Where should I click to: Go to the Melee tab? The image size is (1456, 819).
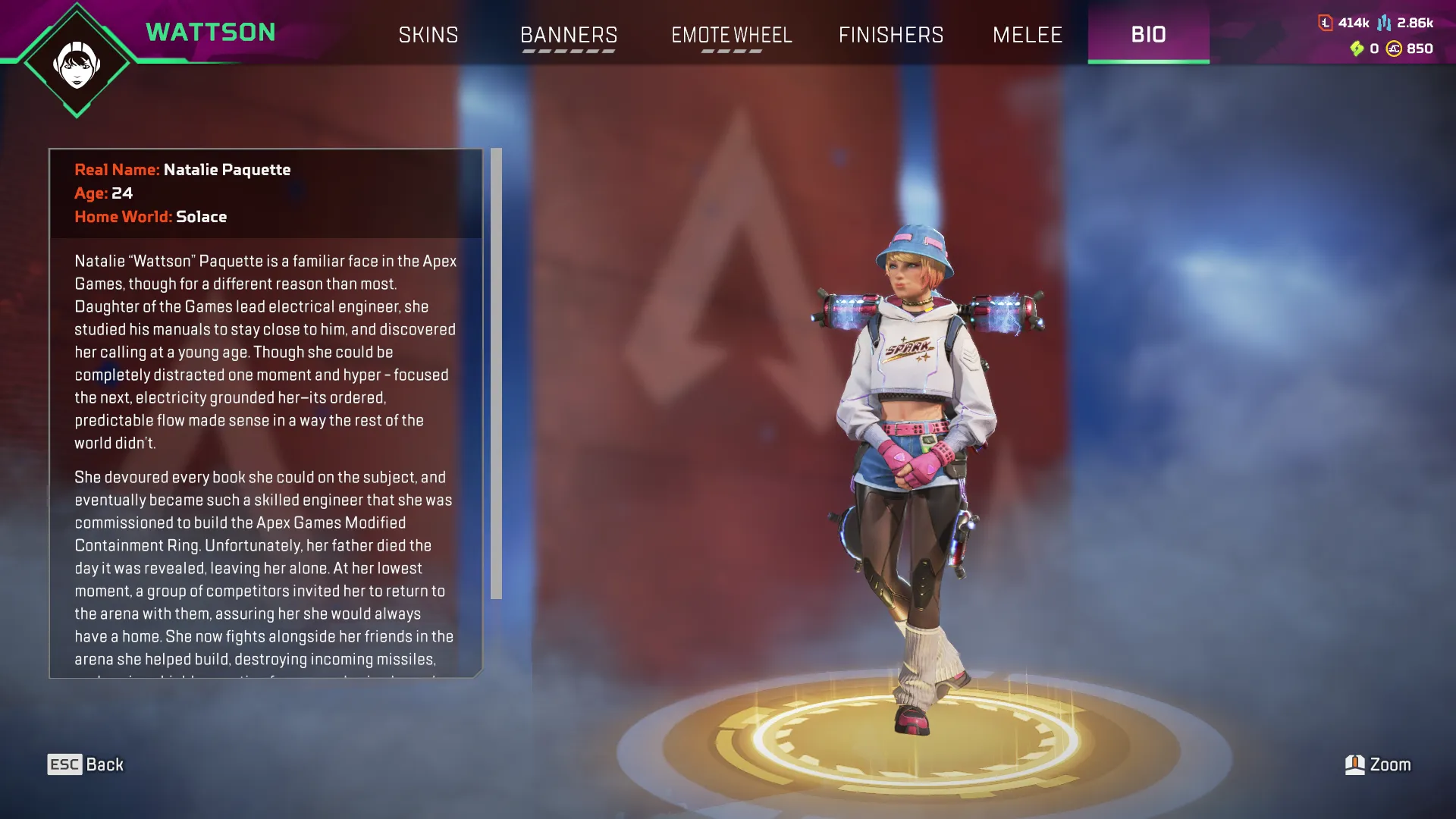(x=1028, y=35)
